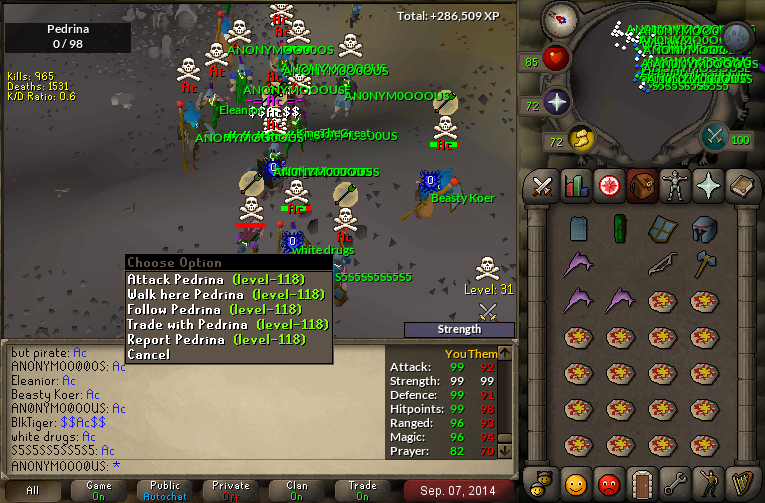Open the Combat Options crossed-swords tab

(543, 186)
